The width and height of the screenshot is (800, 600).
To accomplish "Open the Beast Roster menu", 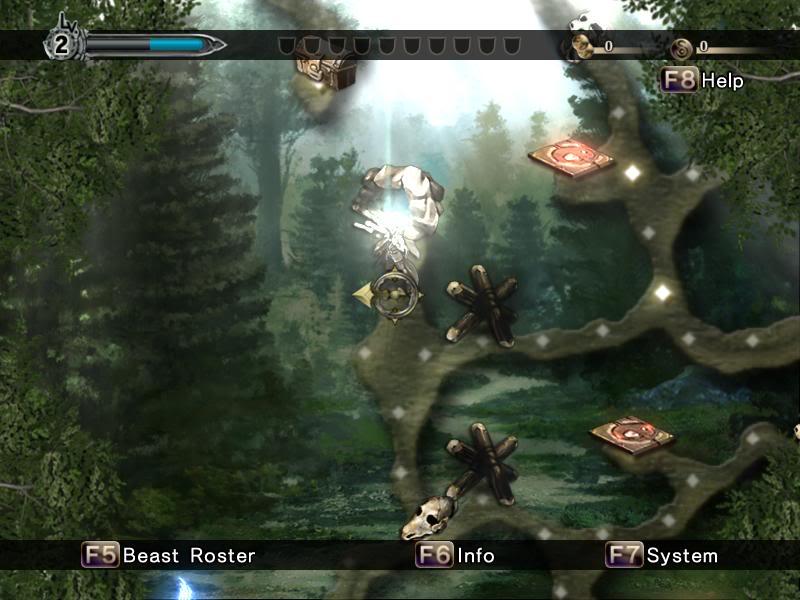I will point(169,555).
